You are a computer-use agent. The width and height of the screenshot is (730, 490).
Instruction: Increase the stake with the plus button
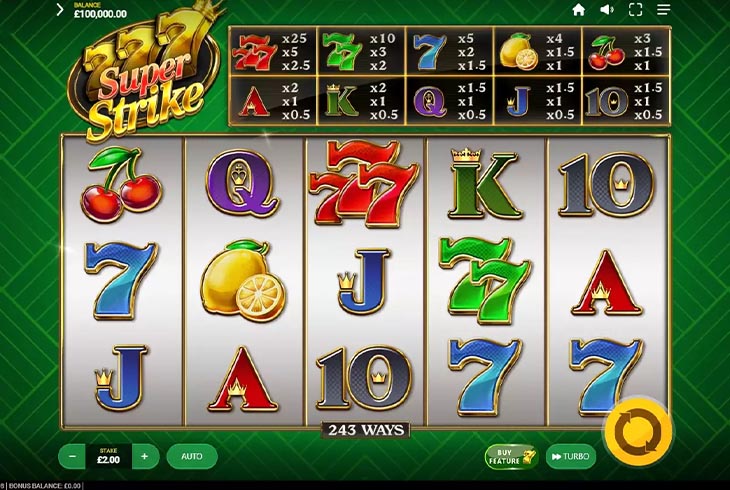144,456
